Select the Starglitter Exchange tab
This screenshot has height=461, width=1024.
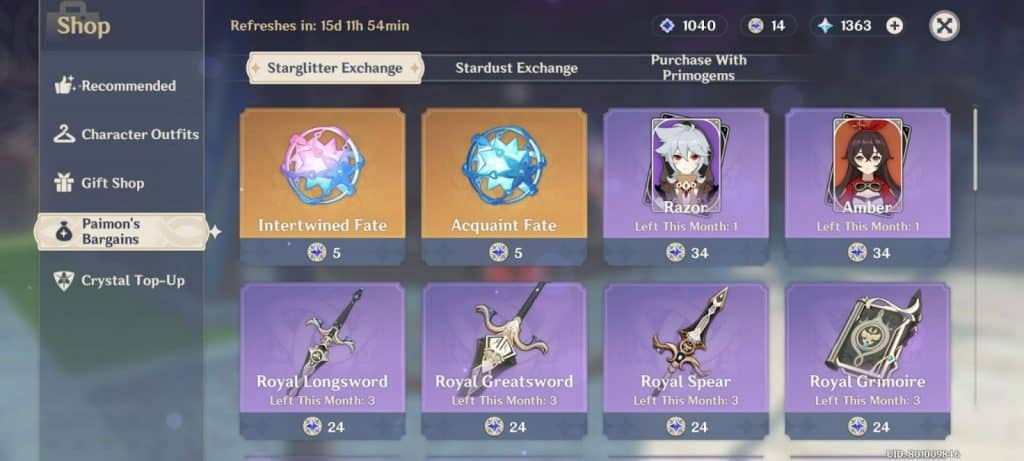click(334, 68)
